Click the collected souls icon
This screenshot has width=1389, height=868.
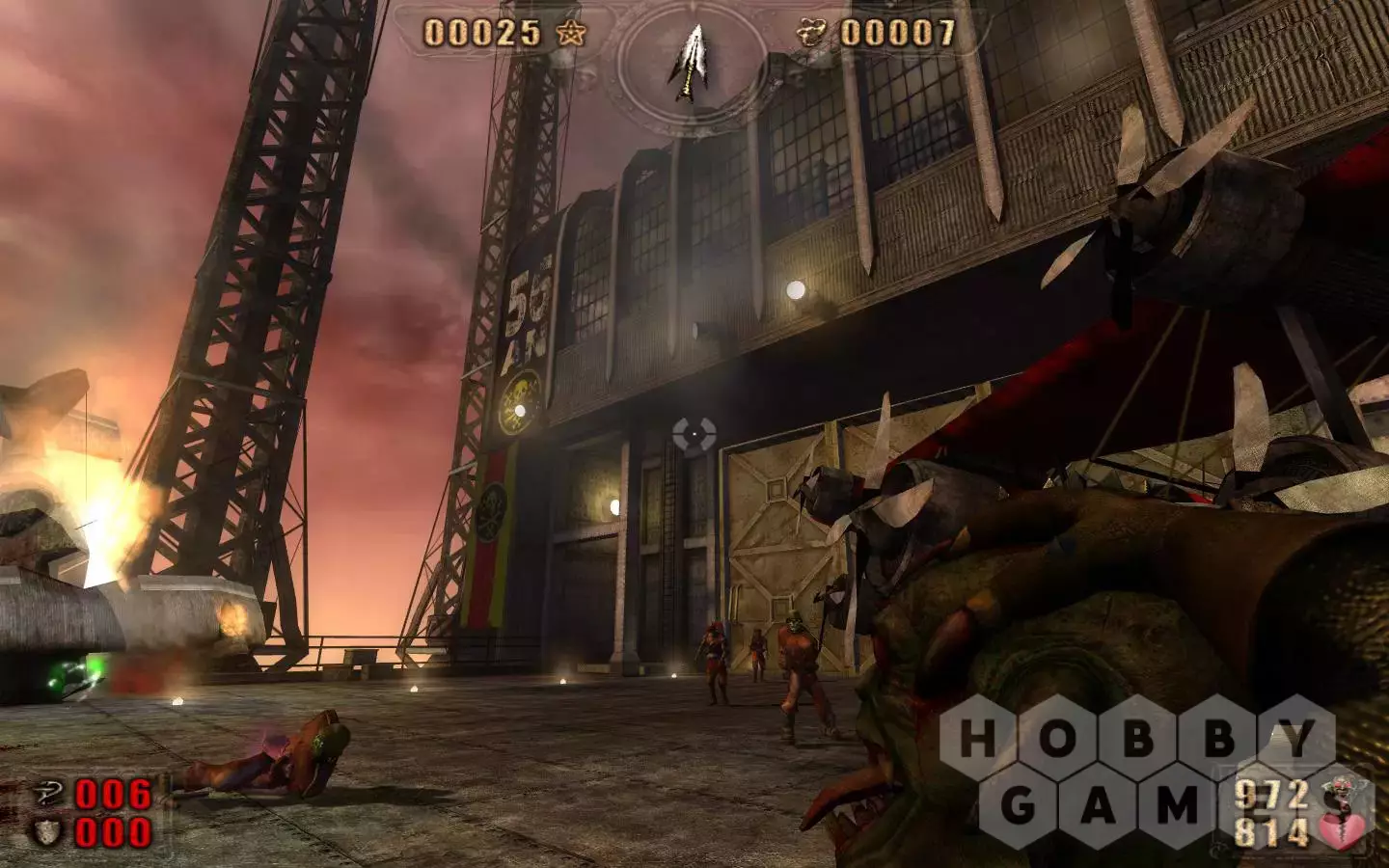[x=812, y=34]
